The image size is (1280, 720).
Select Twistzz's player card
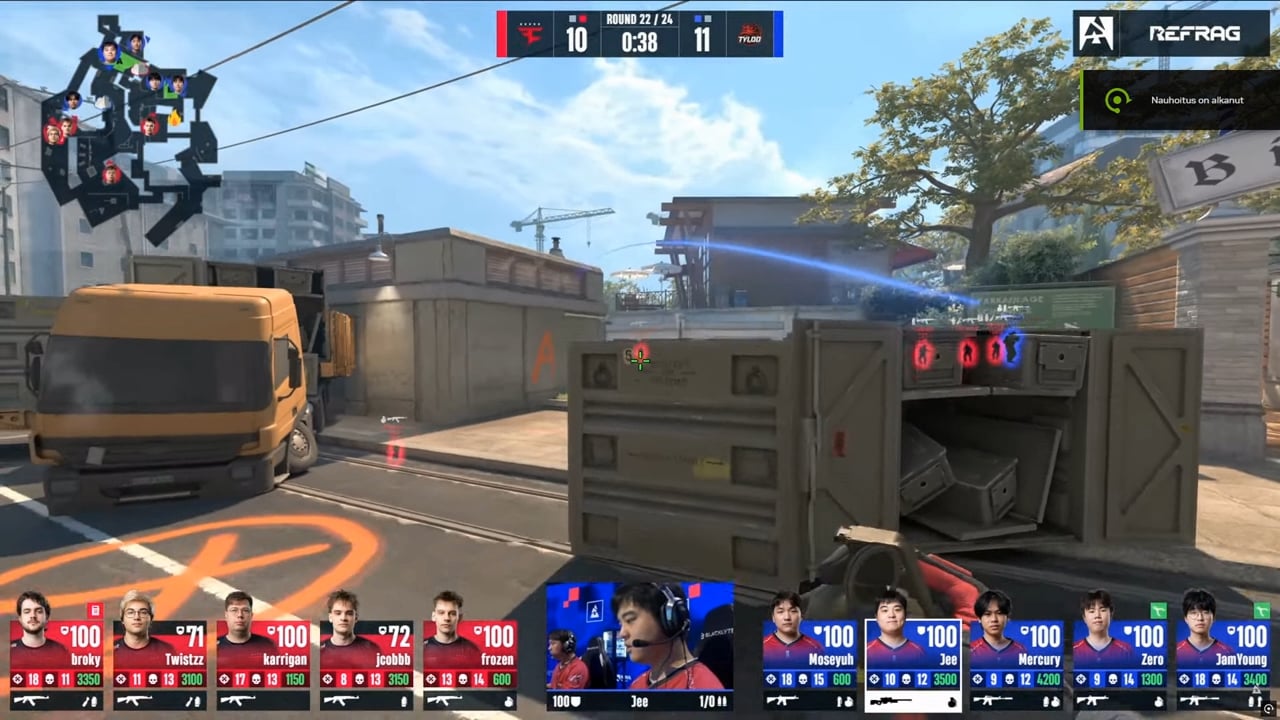pyautogui.click(x=160, y=655)
